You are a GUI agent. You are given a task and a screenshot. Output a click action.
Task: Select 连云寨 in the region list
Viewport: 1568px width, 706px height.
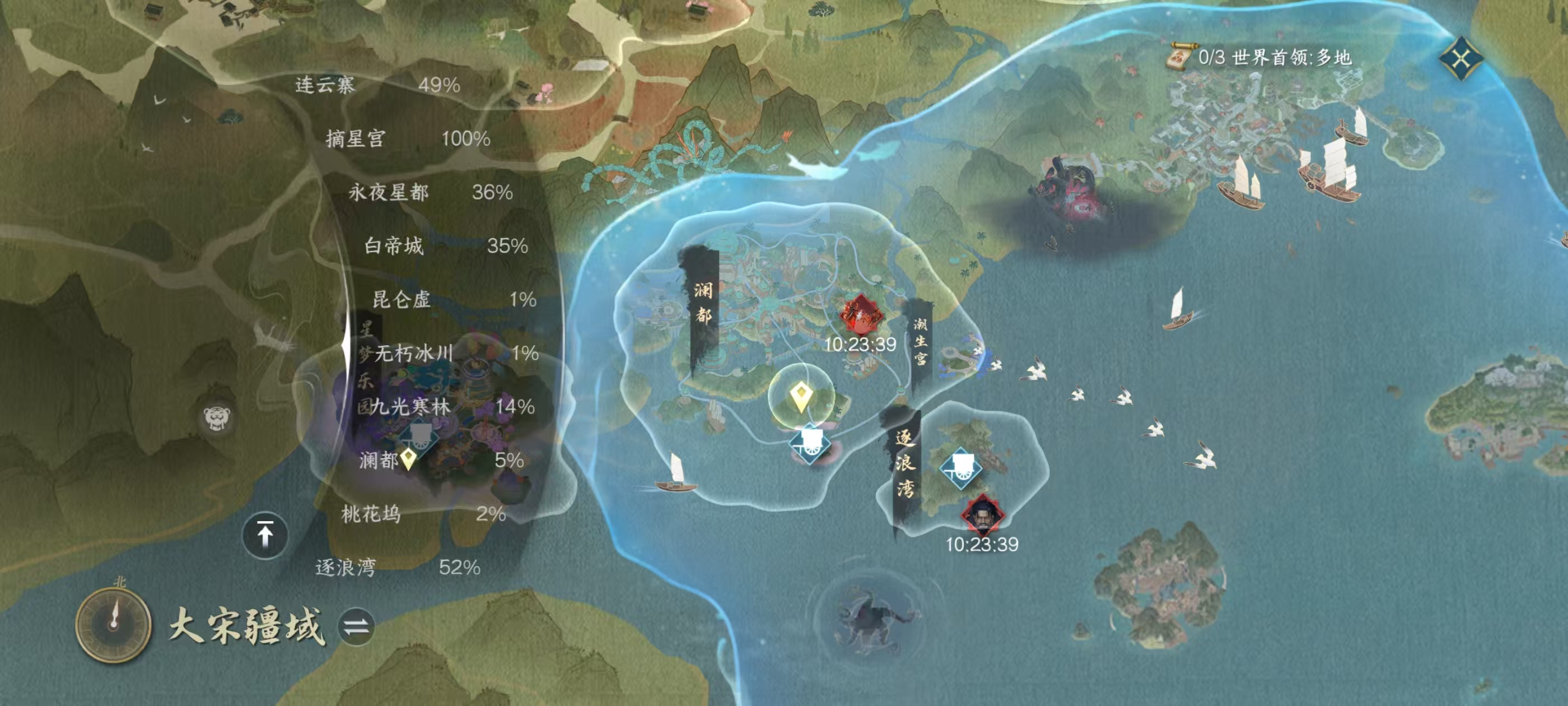click(x=377, y=85)
